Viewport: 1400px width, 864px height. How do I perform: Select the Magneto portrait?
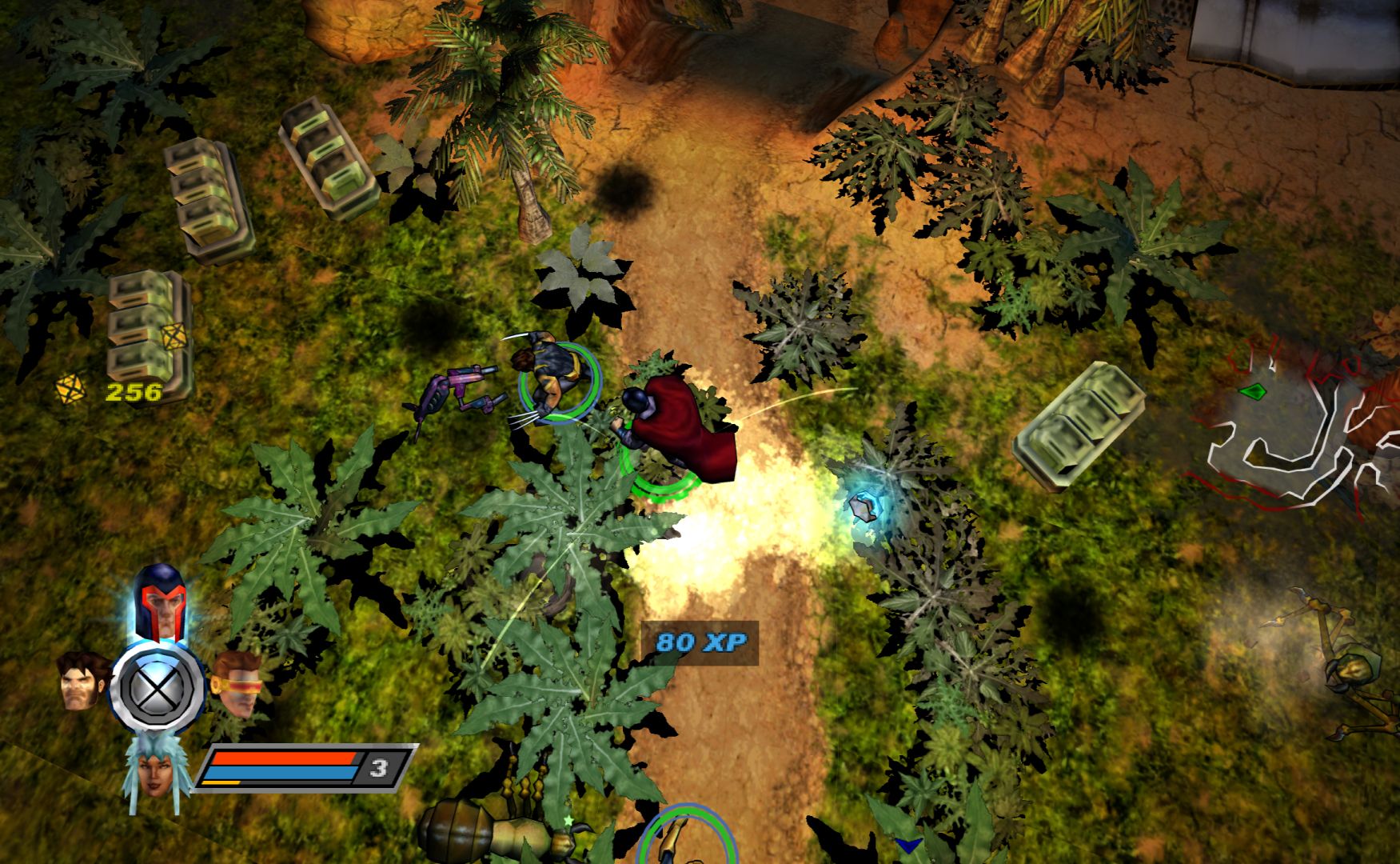coord(160,602)
